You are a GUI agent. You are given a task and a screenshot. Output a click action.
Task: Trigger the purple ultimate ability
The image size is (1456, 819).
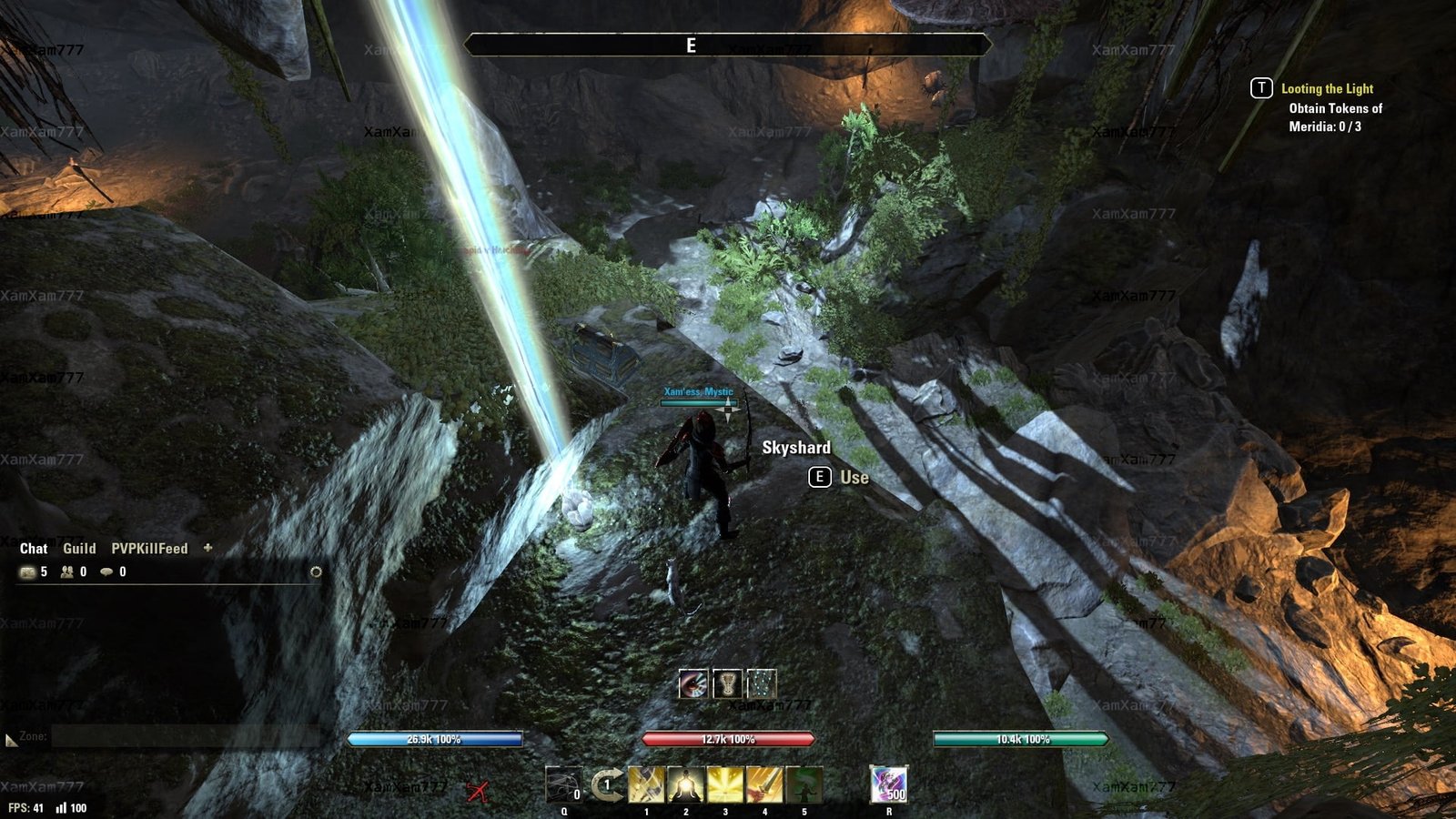(x=888, y=784)
